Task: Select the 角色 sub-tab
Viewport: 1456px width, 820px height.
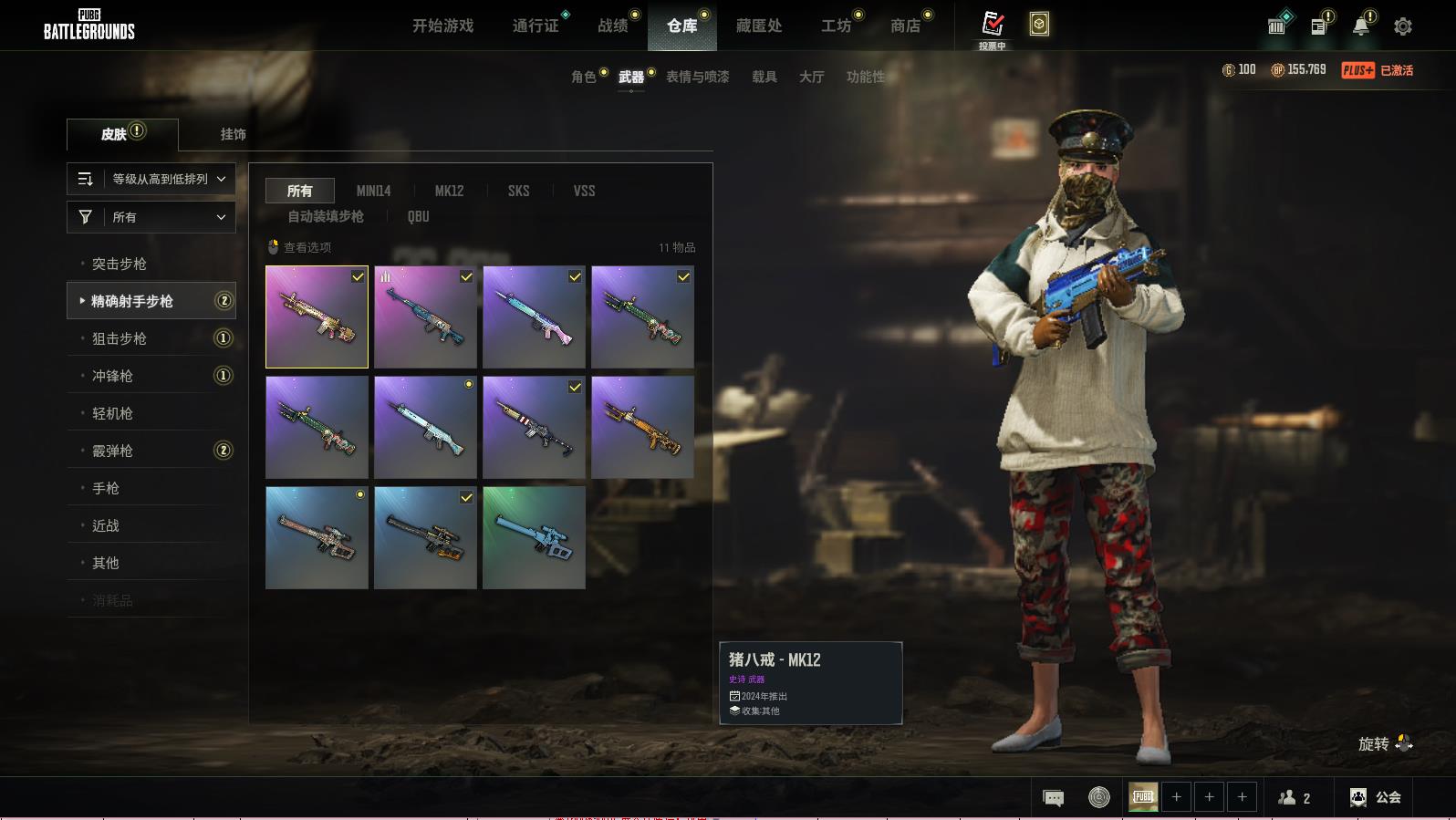Action: [584, 77]
